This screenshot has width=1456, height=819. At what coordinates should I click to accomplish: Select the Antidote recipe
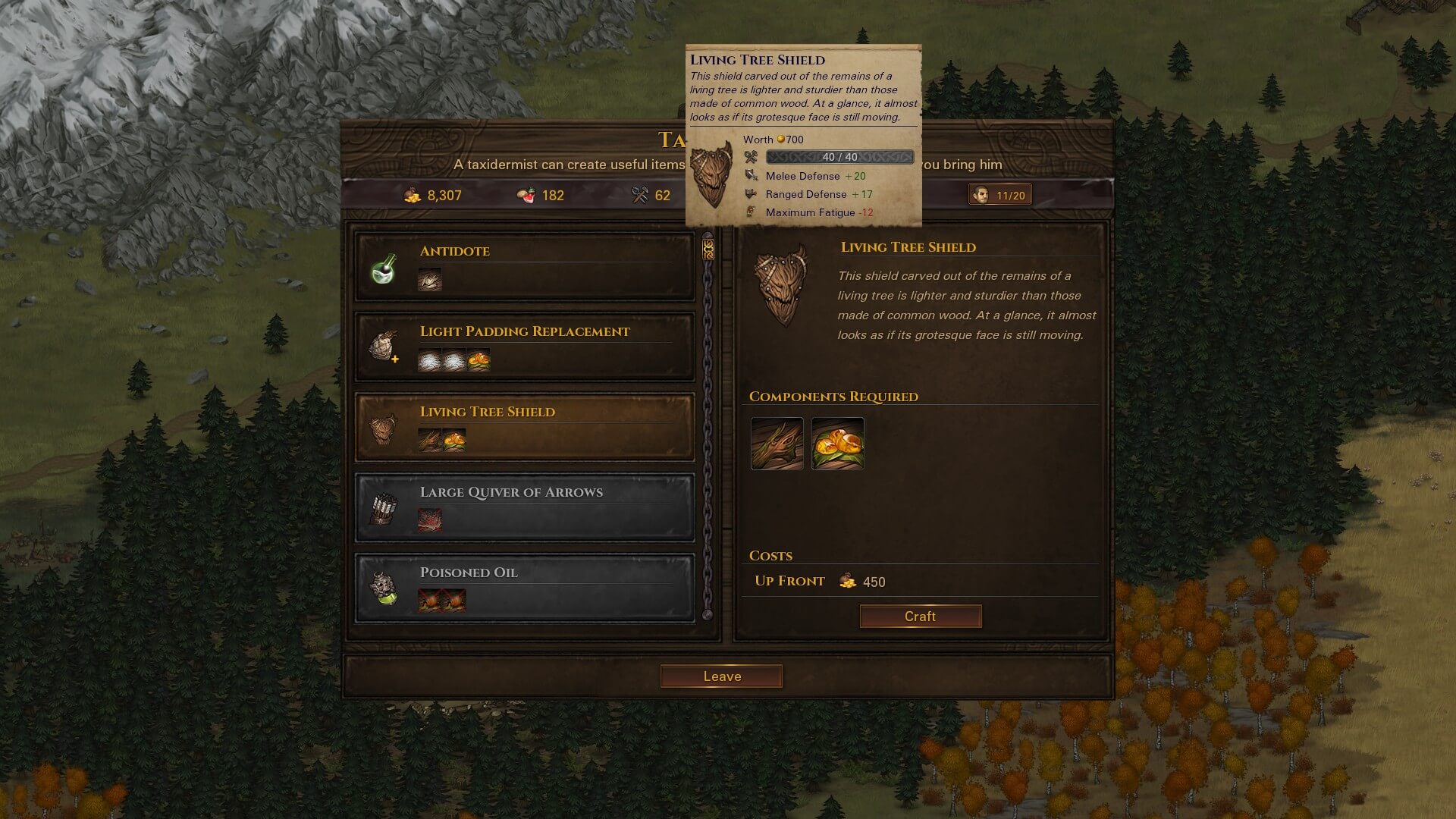pos(524,267)
